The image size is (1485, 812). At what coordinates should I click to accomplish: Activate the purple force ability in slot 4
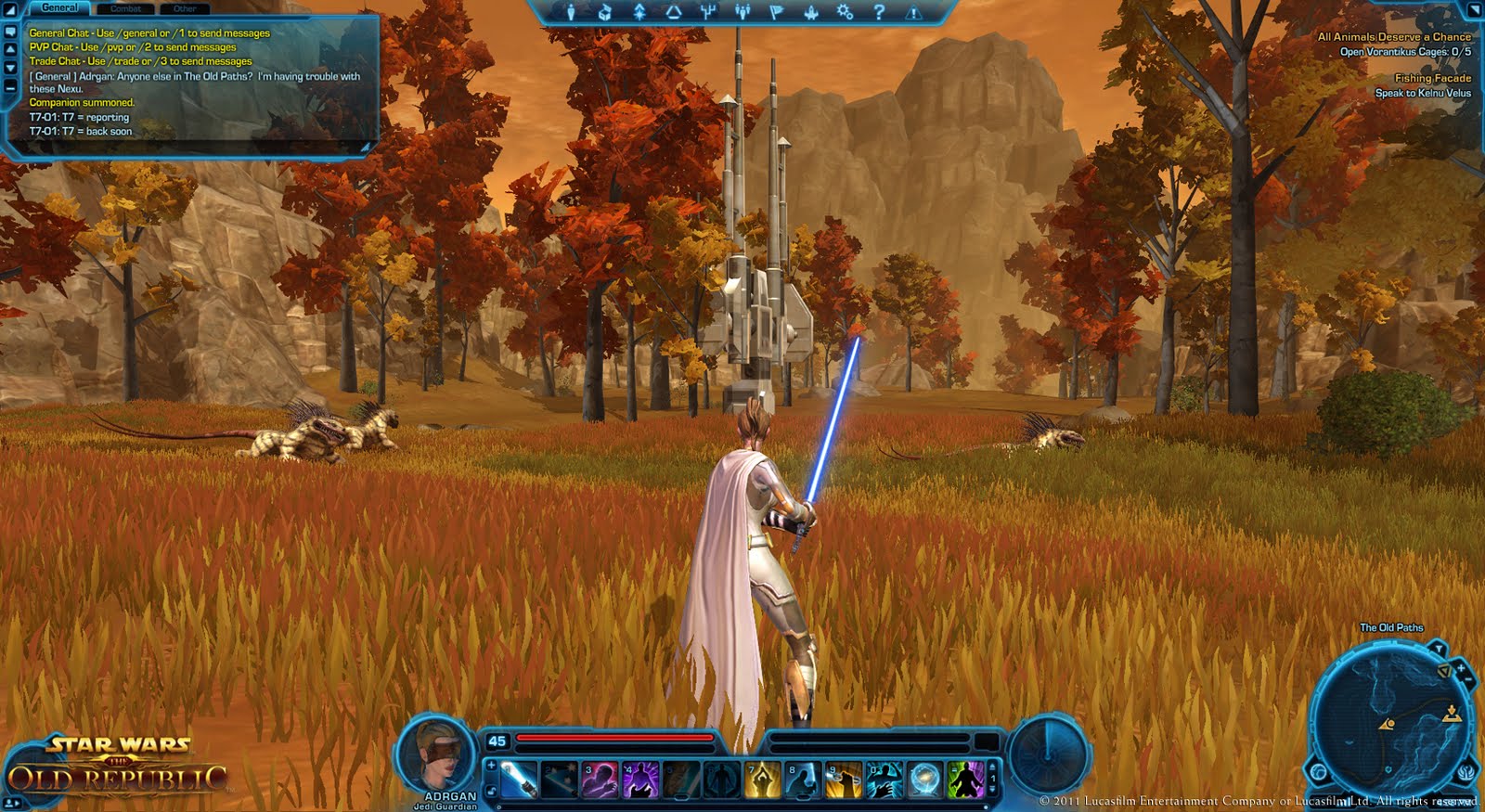640,780
